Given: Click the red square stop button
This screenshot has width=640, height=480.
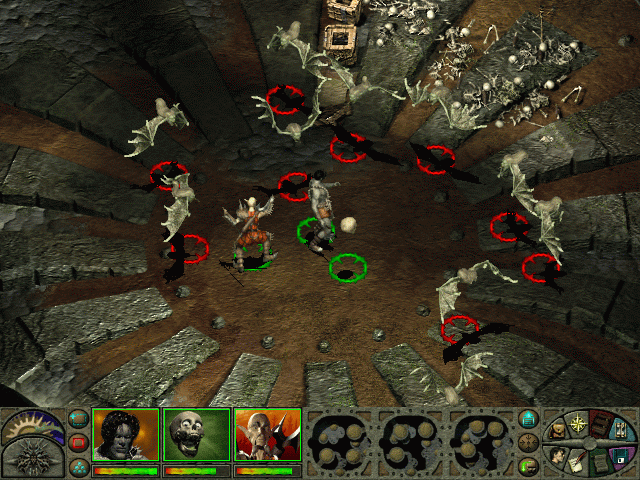Looking at the screenshot, I should tap(79, 442).
